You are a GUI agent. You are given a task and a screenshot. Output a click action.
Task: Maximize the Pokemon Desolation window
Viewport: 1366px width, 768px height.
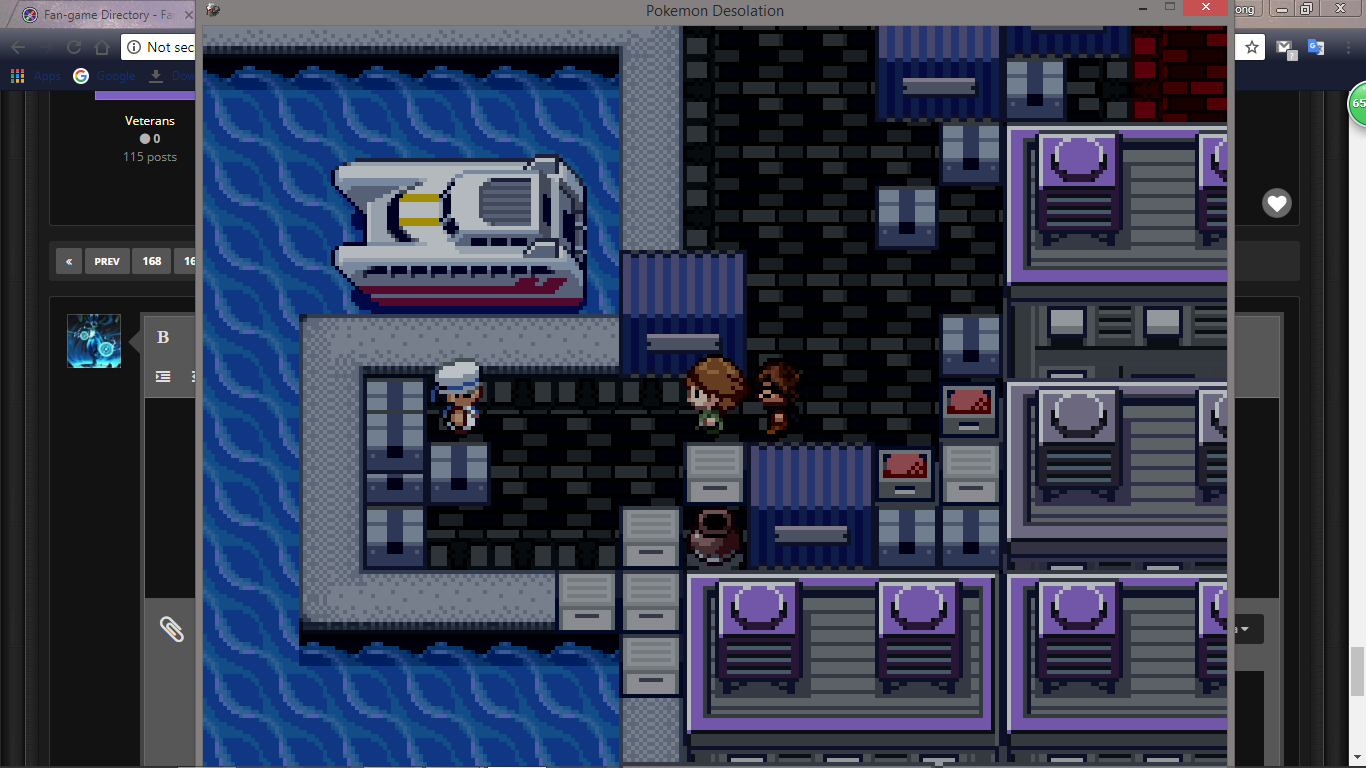click(x=1169, y=8)
